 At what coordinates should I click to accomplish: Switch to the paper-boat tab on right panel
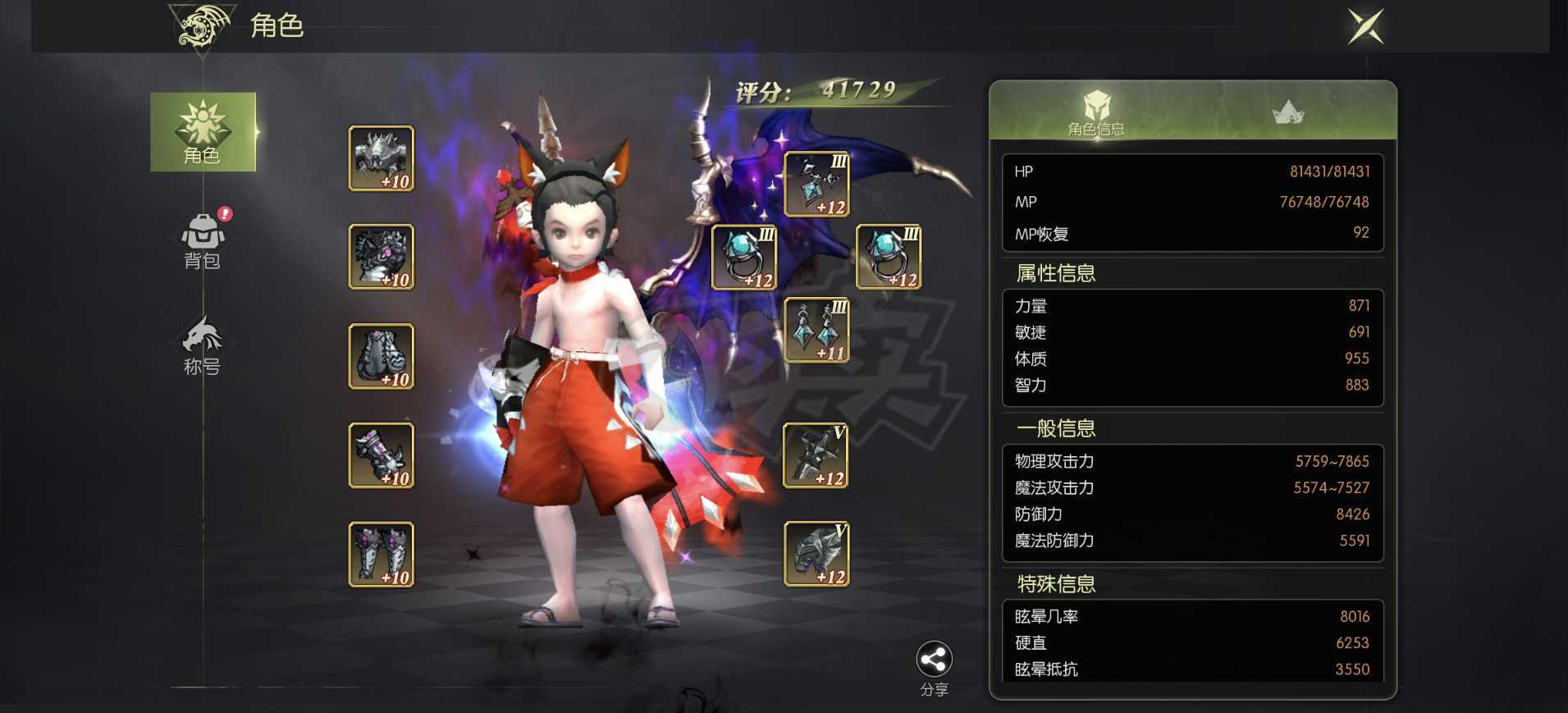[1288, 111]
